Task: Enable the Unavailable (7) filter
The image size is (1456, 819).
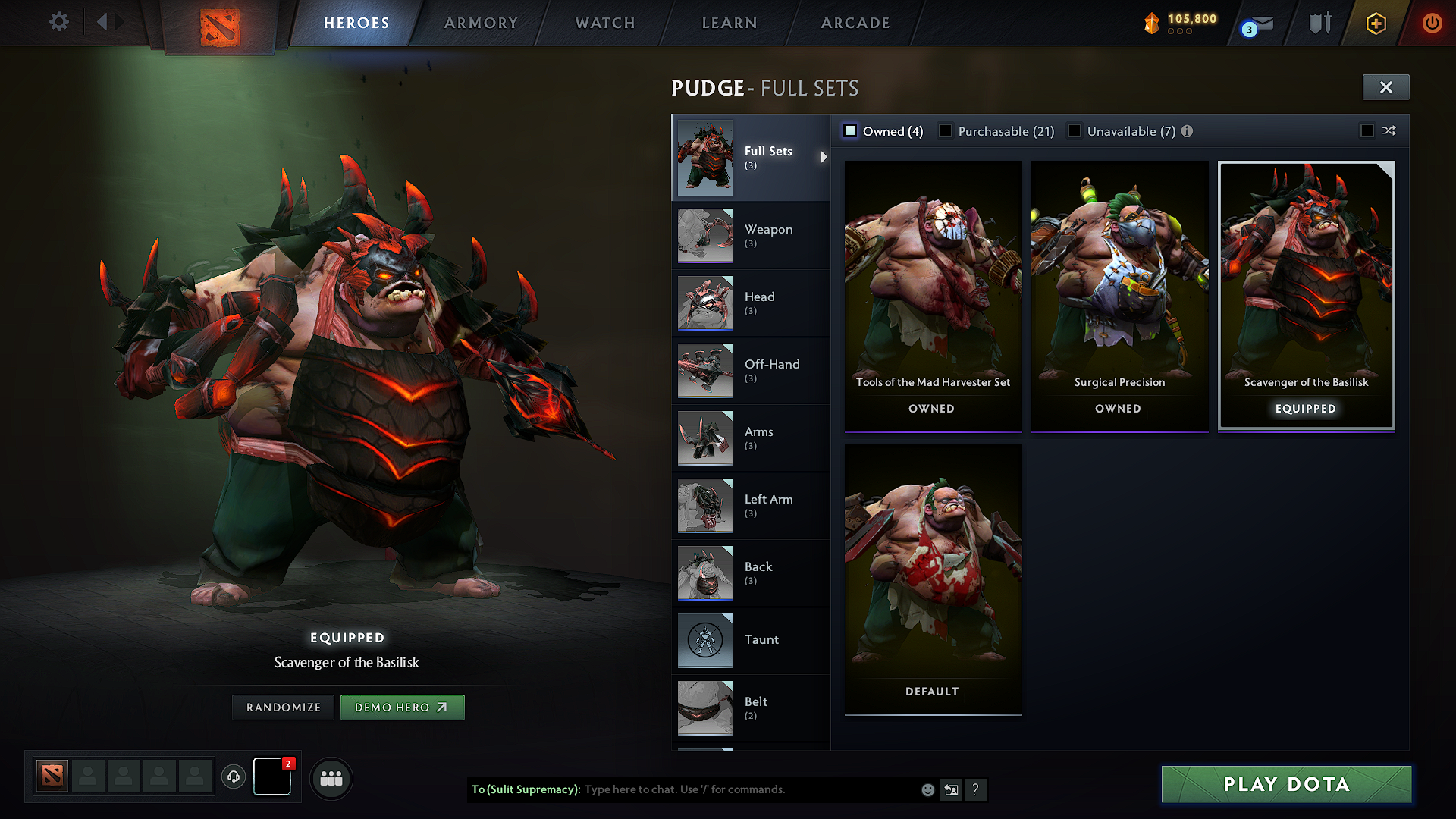Action: [1075, 130]
